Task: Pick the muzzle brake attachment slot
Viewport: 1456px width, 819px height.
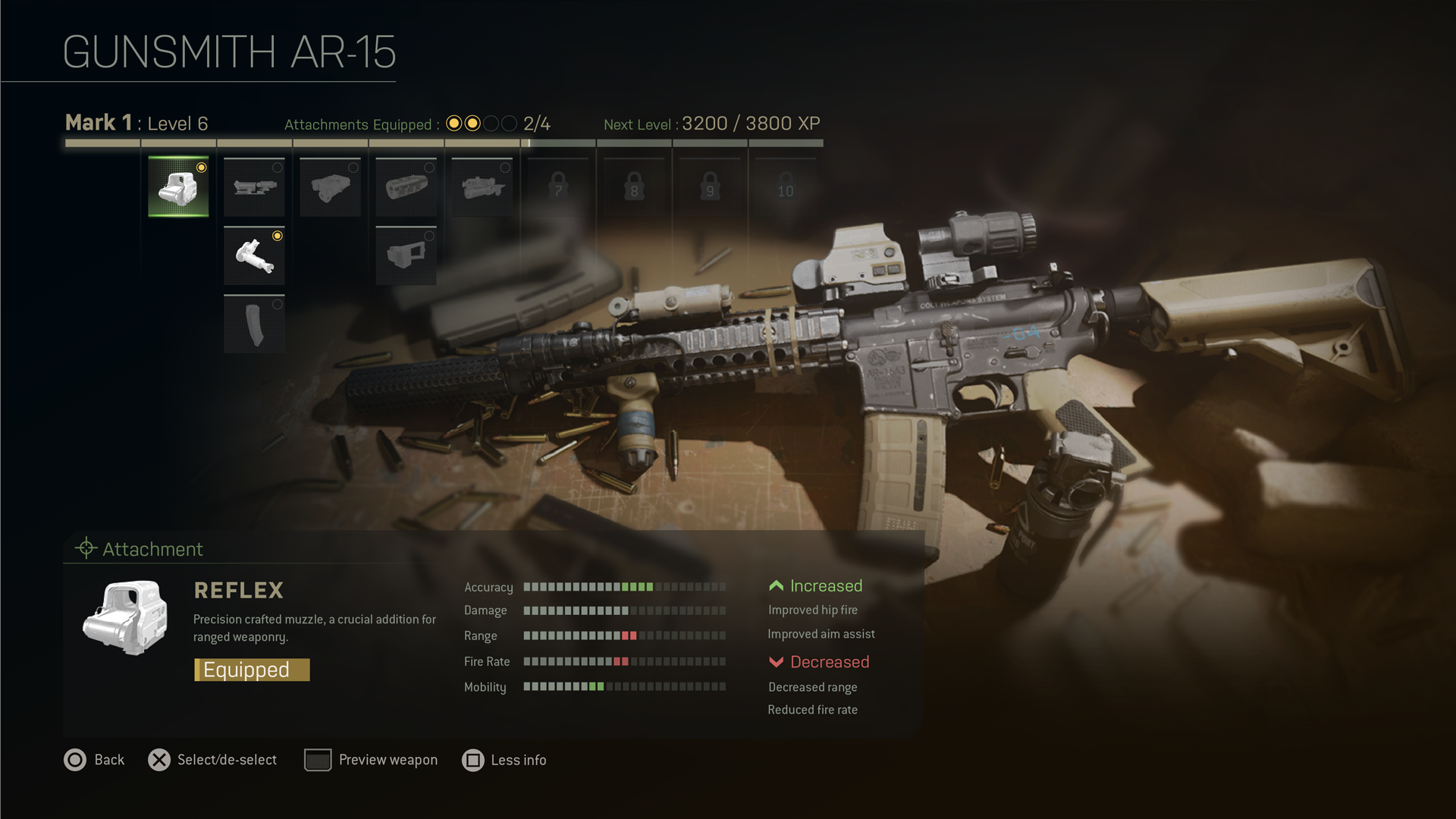Action: point(406,187)
